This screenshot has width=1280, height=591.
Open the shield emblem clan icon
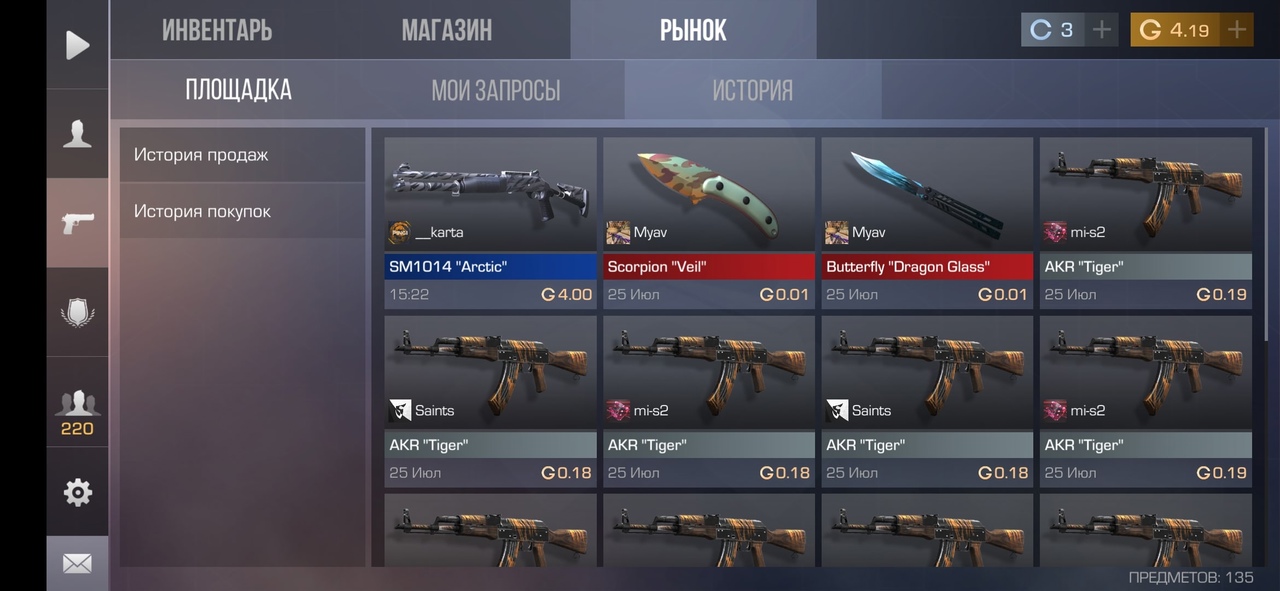point(77,312)
